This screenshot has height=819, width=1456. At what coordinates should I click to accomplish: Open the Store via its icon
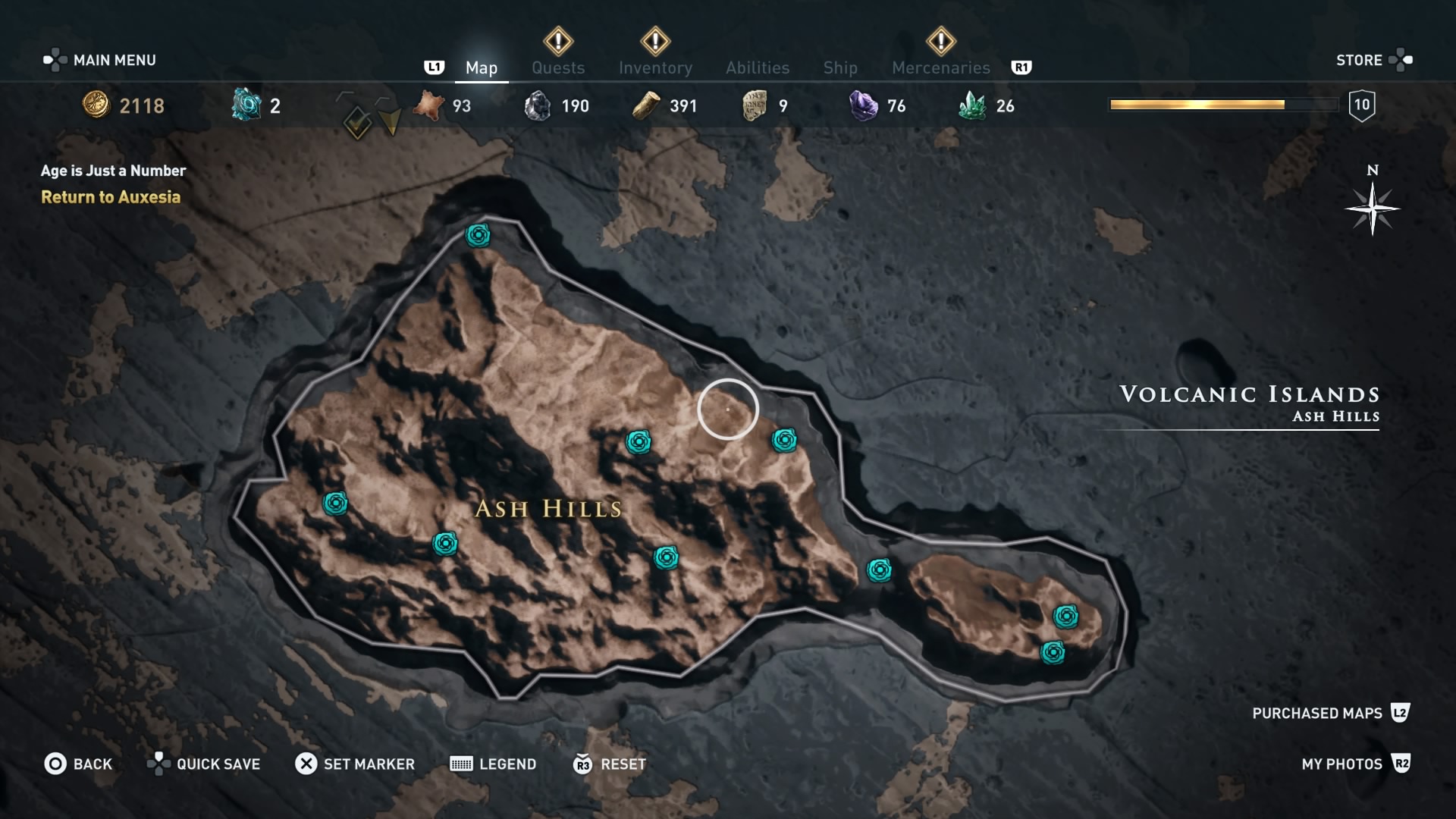point(1402,59)
